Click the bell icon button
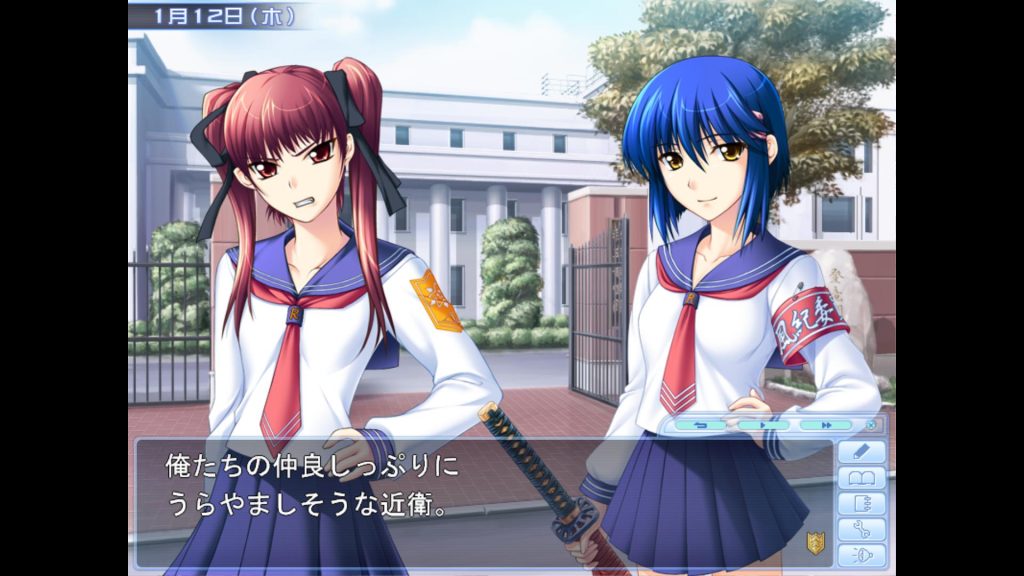1024x576 pixels. coord(861,555)
